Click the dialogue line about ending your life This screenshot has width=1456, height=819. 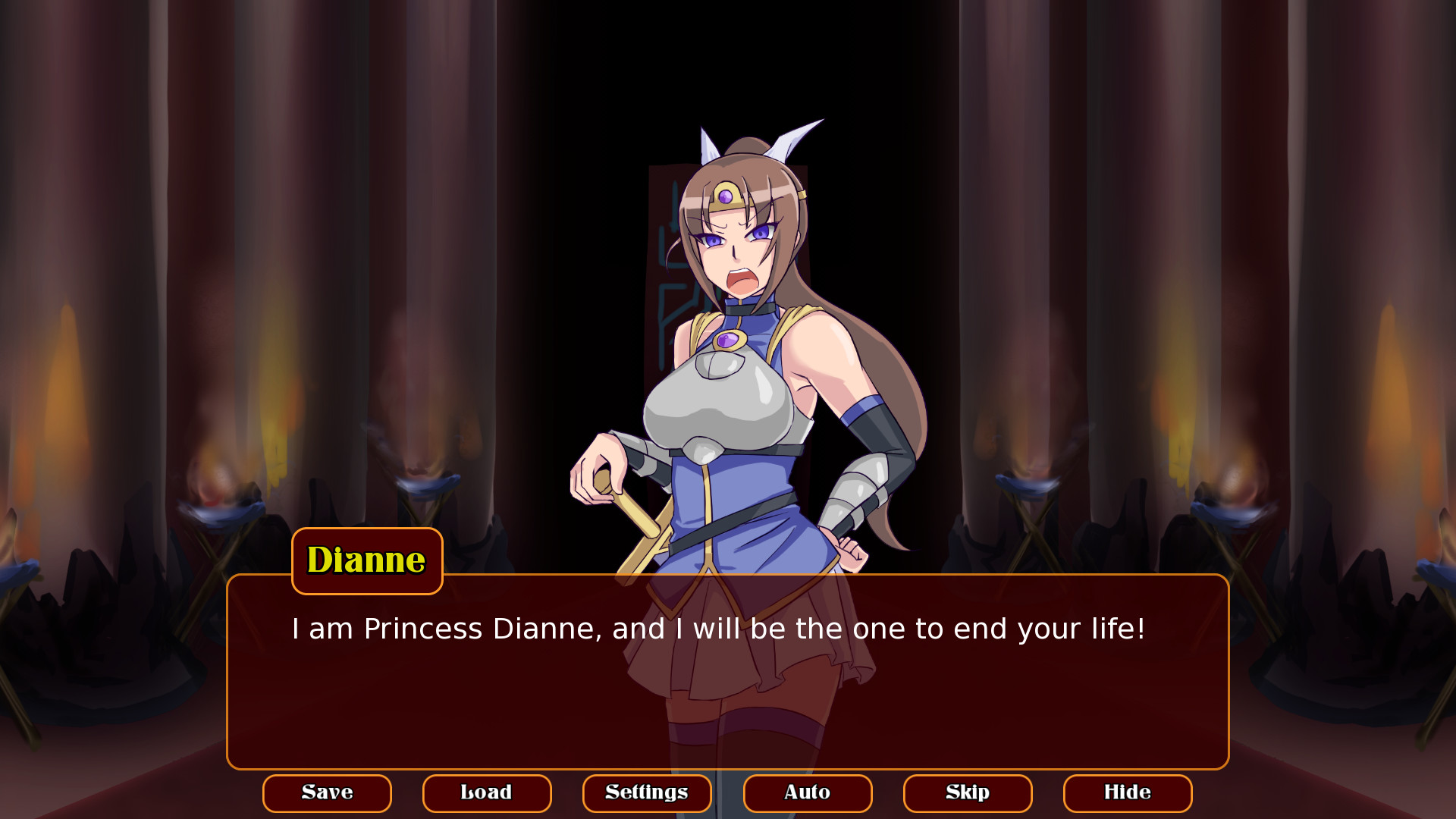pyautogui.click(x=716, y=628)
